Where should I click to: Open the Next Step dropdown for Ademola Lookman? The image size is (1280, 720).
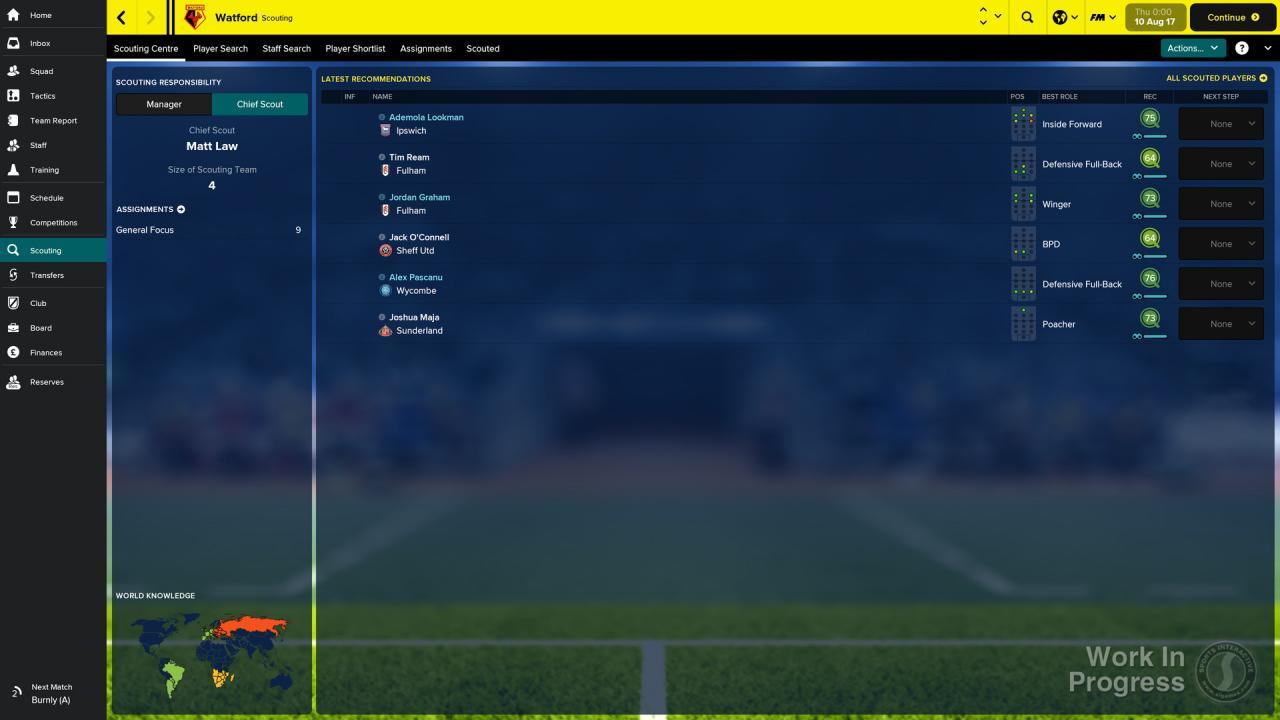click(1220, 123)
